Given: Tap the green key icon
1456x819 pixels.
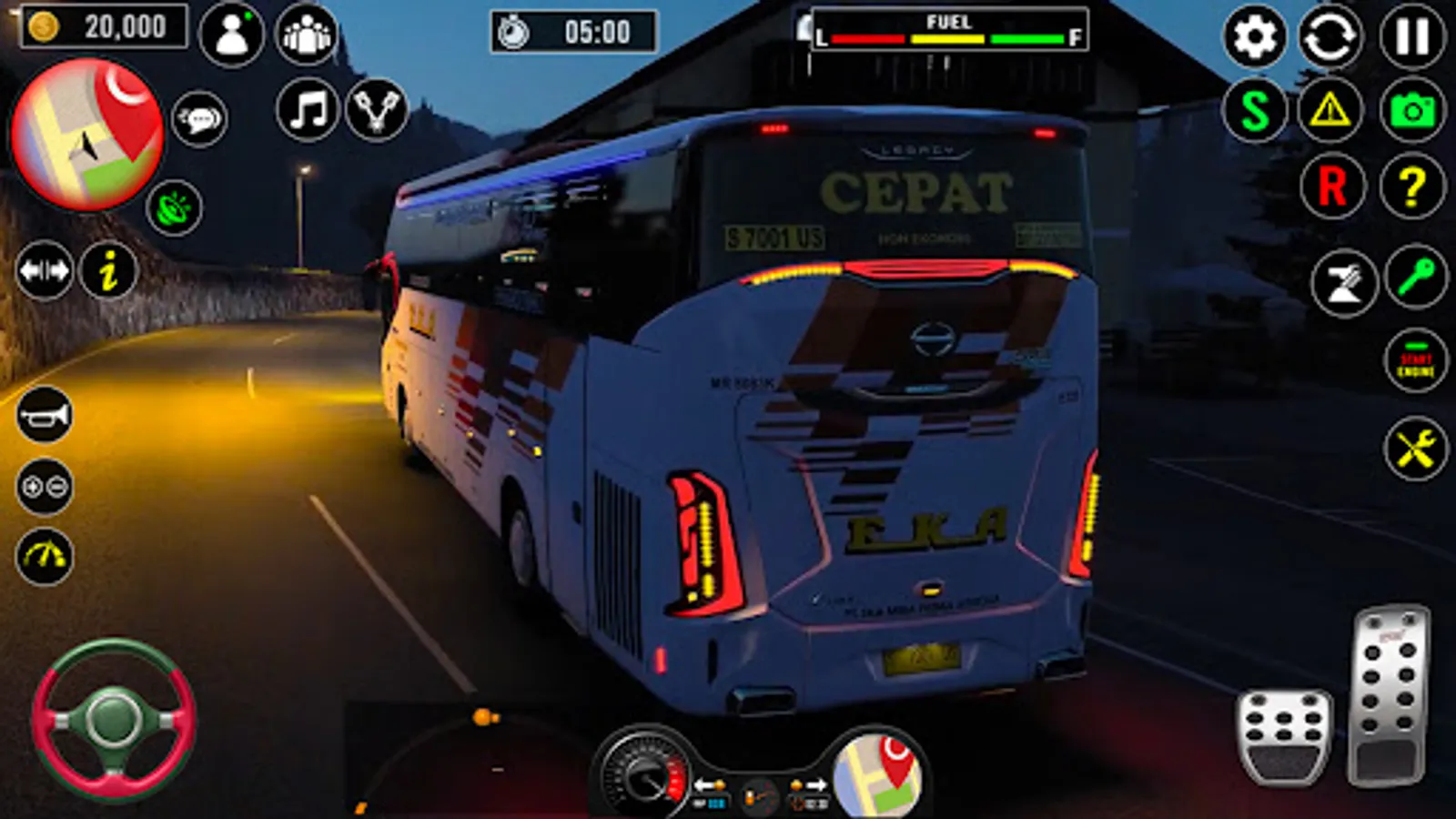Looking at the screenshot, I should click(1415, 277).
